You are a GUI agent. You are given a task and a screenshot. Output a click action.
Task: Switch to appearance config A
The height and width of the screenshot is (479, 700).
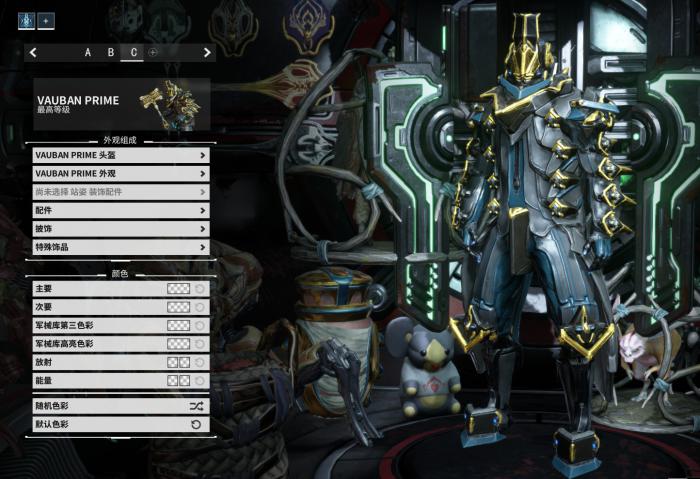88,52
